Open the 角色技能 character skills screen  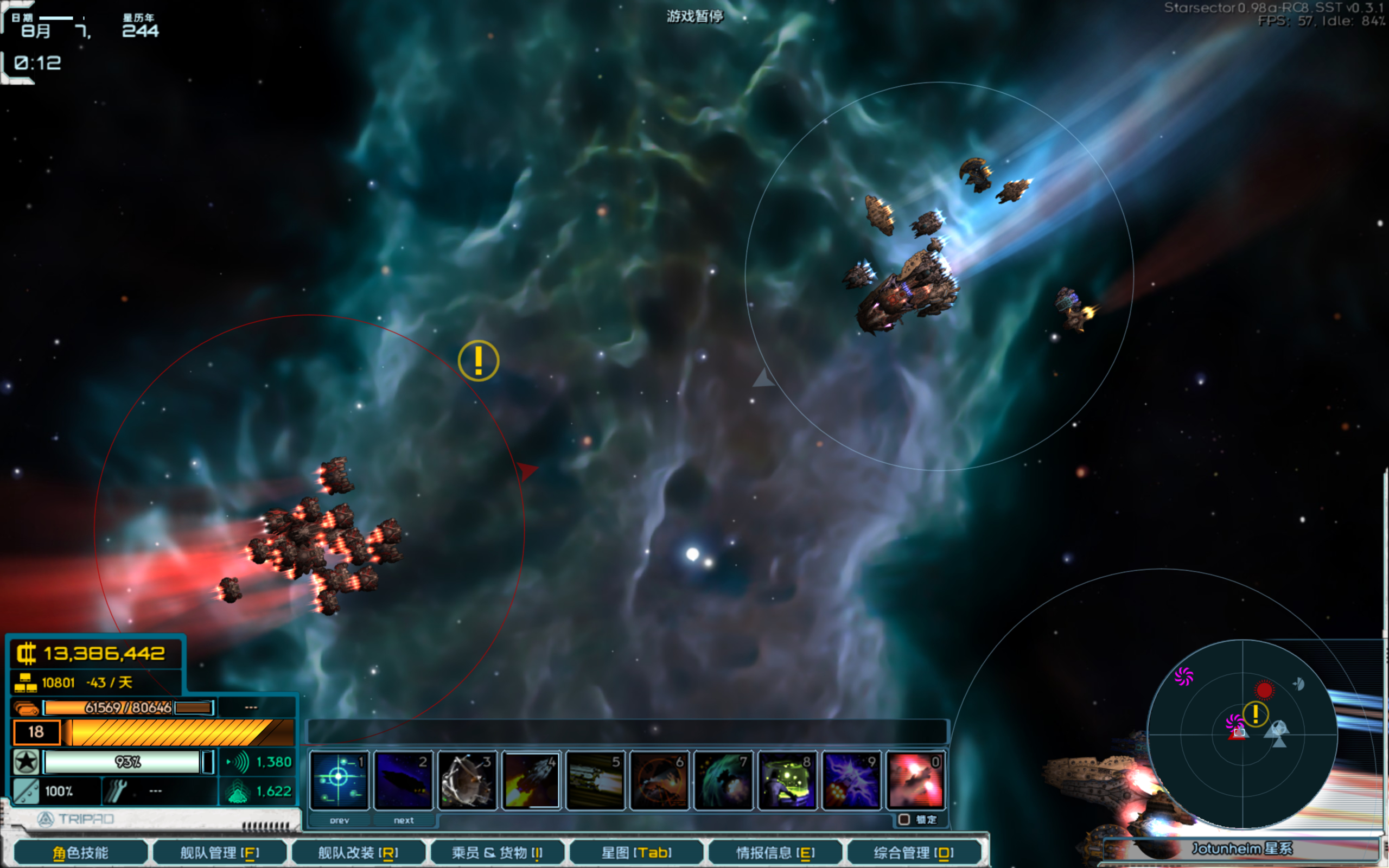tap(80, 852)
